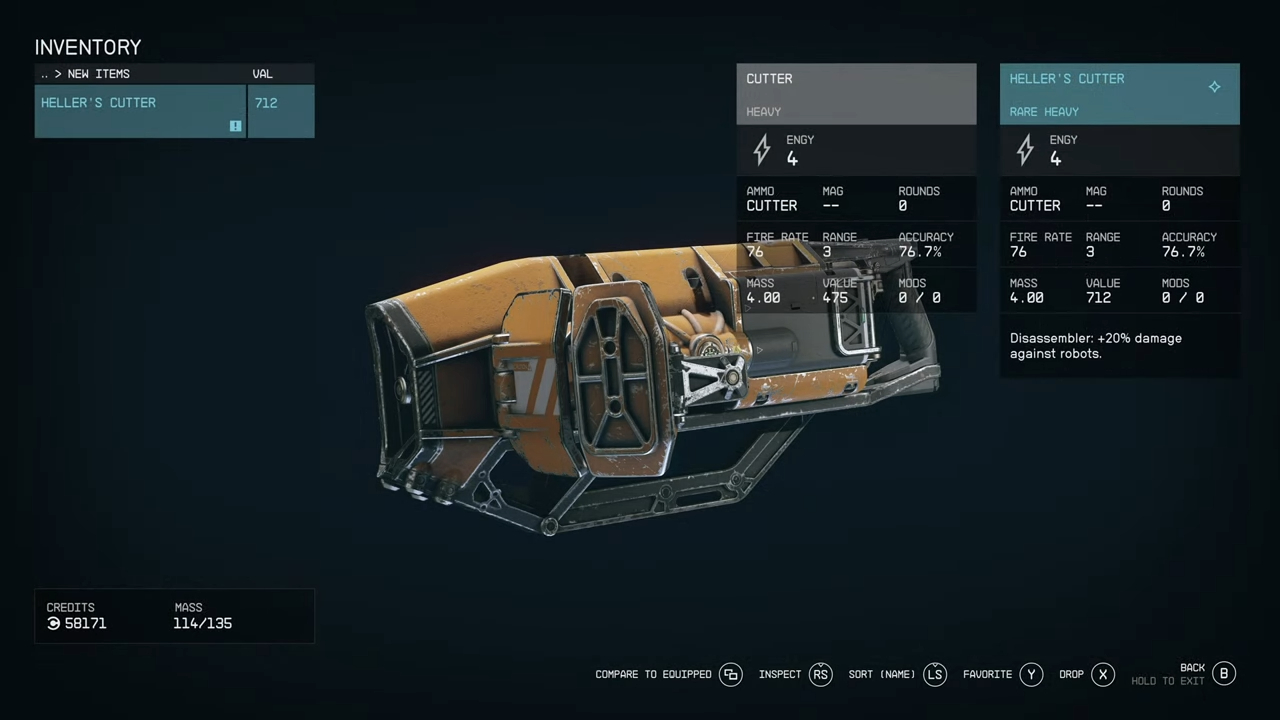Expand the NEW ITEMS category
This screenshot has height=720, width=1280.
click(98, 73)
